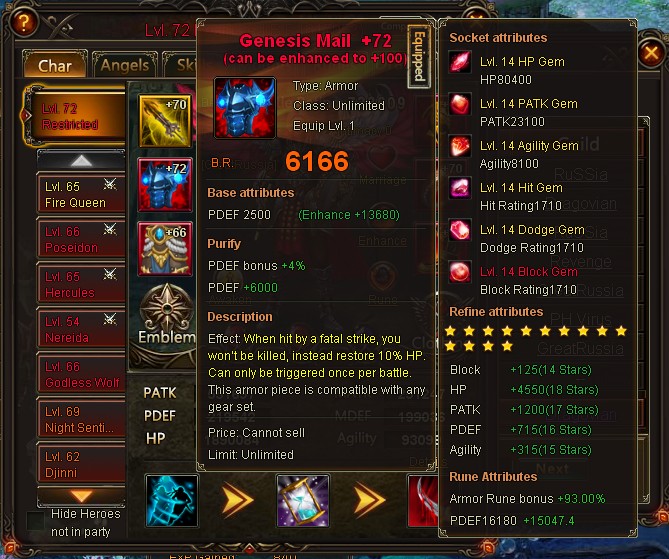Pick Djinni from the hero list

80,464
